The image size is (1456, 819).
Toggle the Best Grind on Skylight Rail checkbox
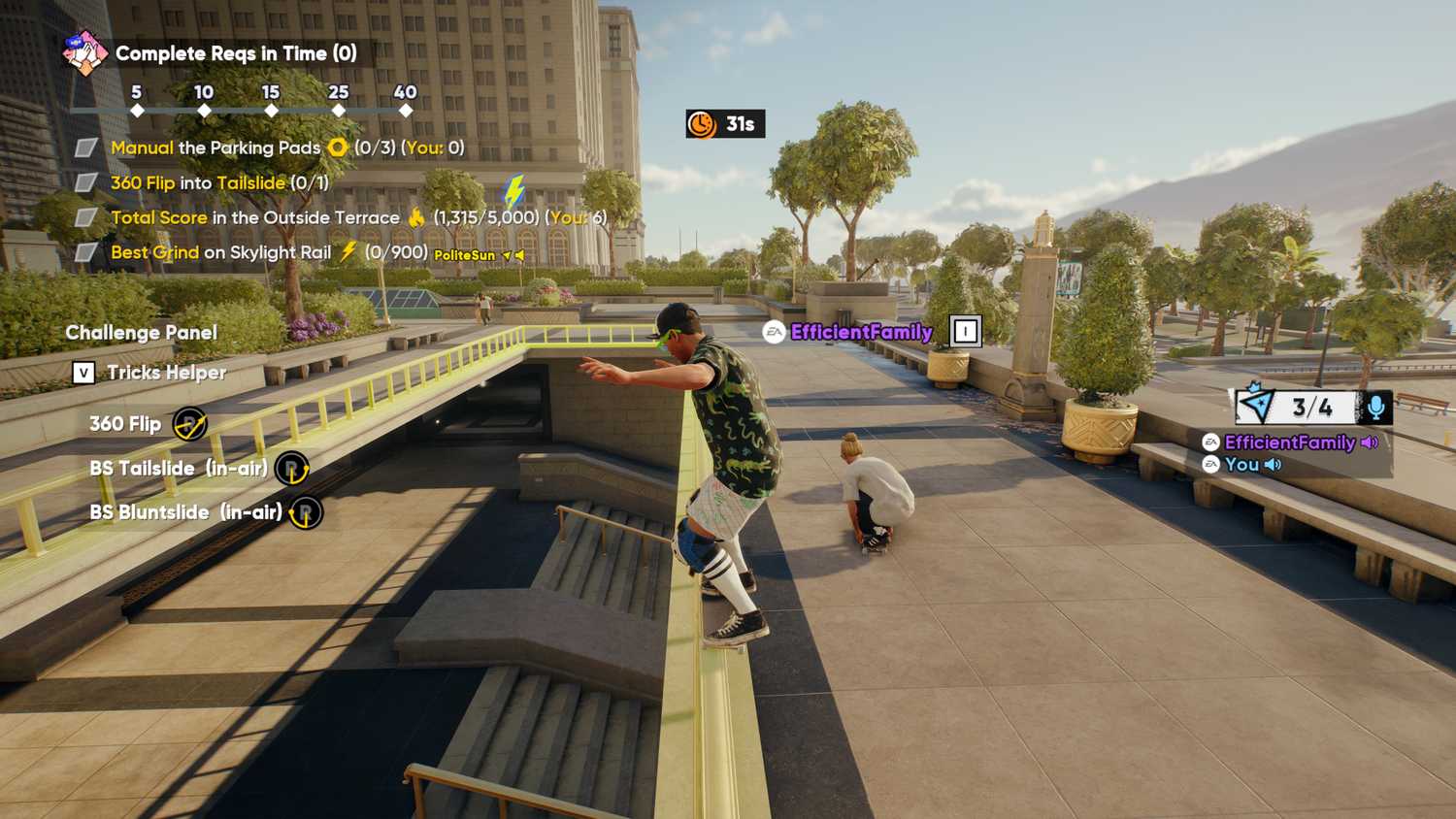pos(83,251)
